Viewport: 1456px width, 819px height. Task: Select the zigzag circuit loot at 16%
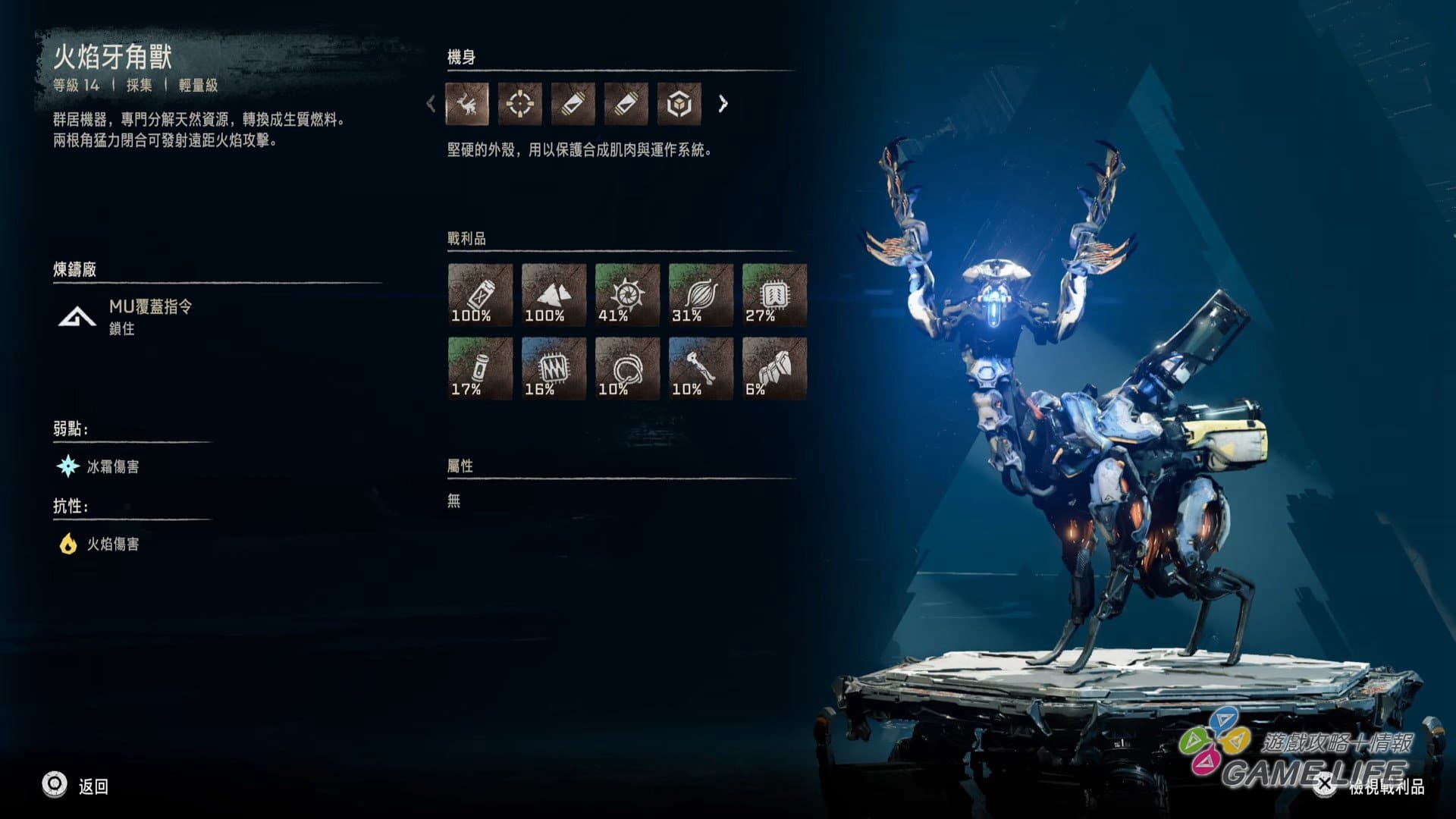554,368
